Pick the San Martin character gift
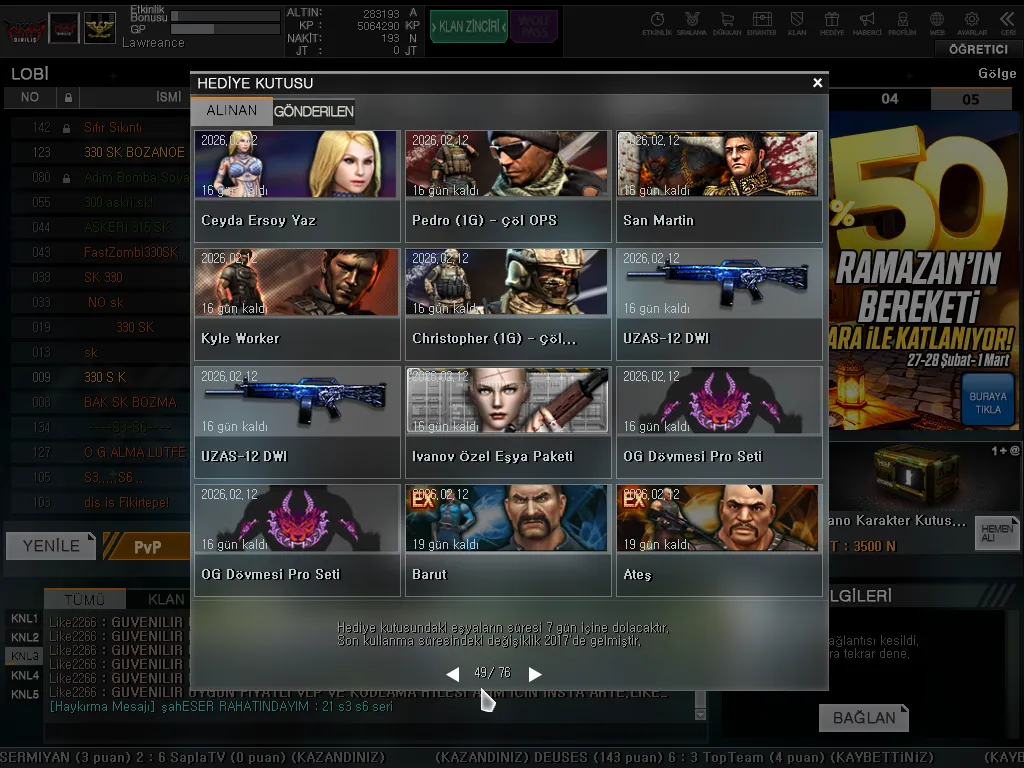This screenshot has height=768, width=1024. 718,186
